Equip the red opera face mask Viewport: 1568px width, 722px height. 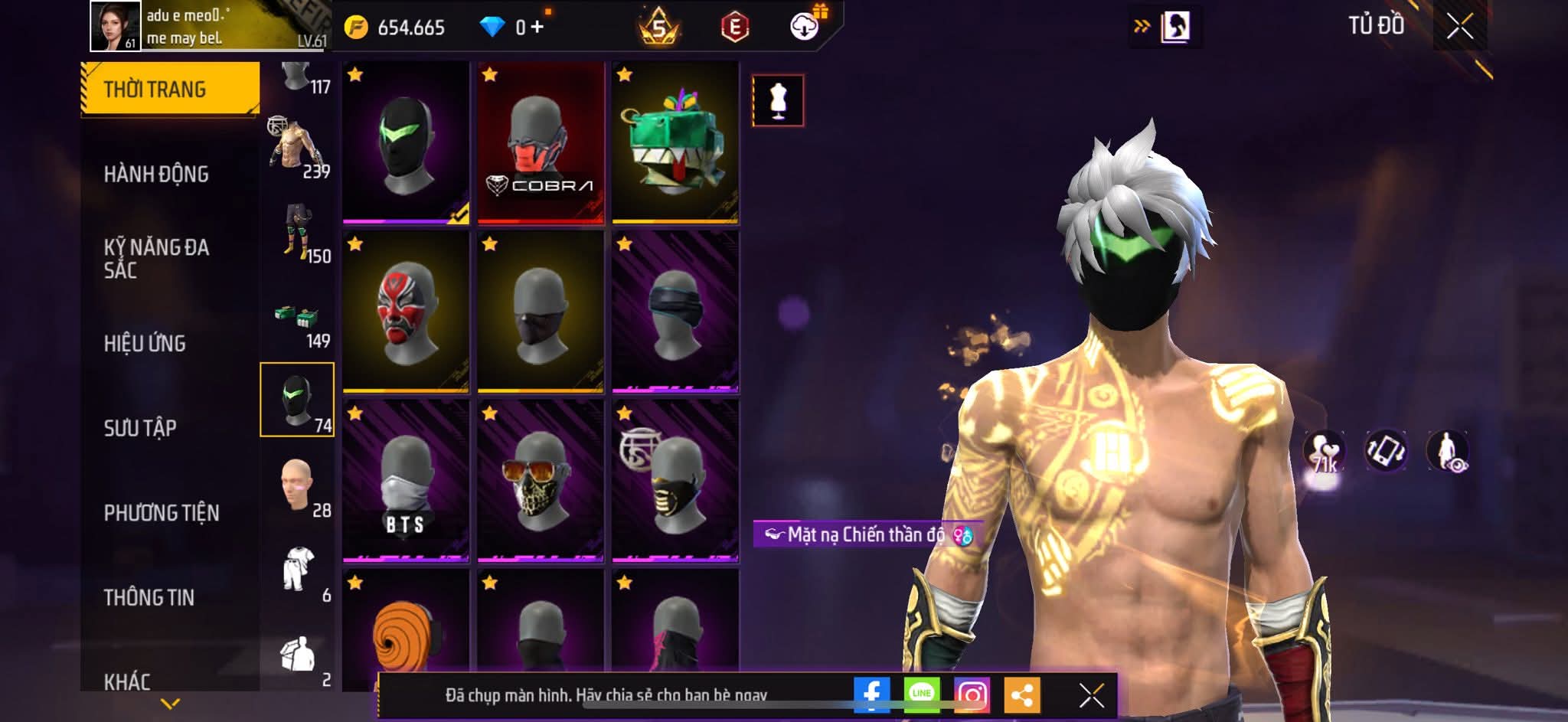pos(406,312)
